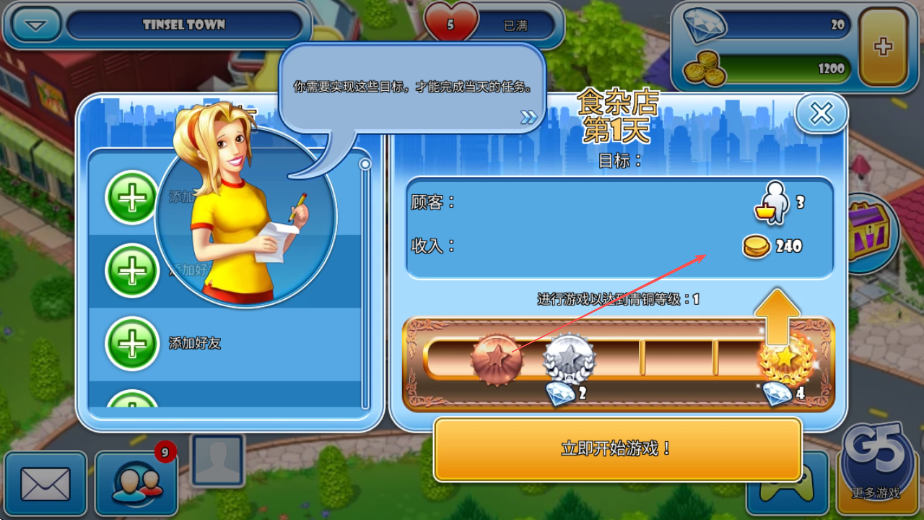Buy more currency with the plus button
924x520 pixels.
click(882, 47)
